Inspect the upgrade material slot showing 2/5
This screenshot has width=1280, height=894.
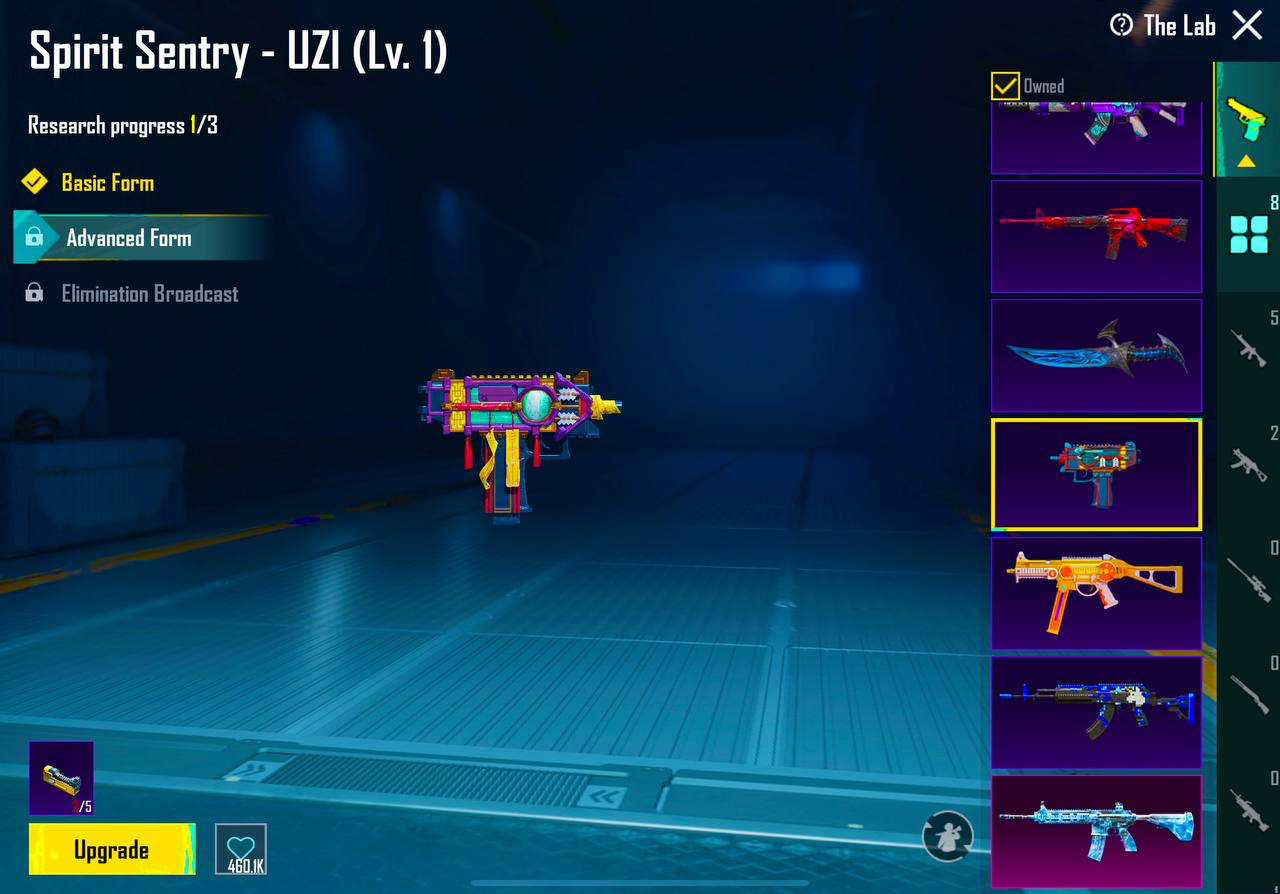coord(61,778)
